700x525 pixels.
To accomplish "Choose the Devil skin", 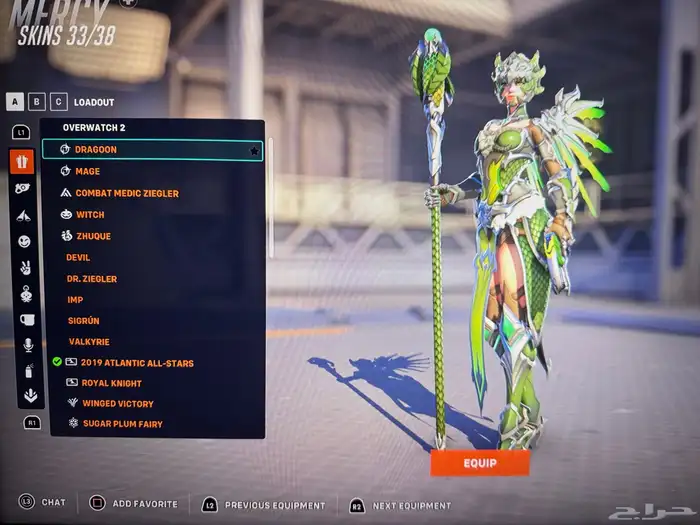I will point(78,257).
